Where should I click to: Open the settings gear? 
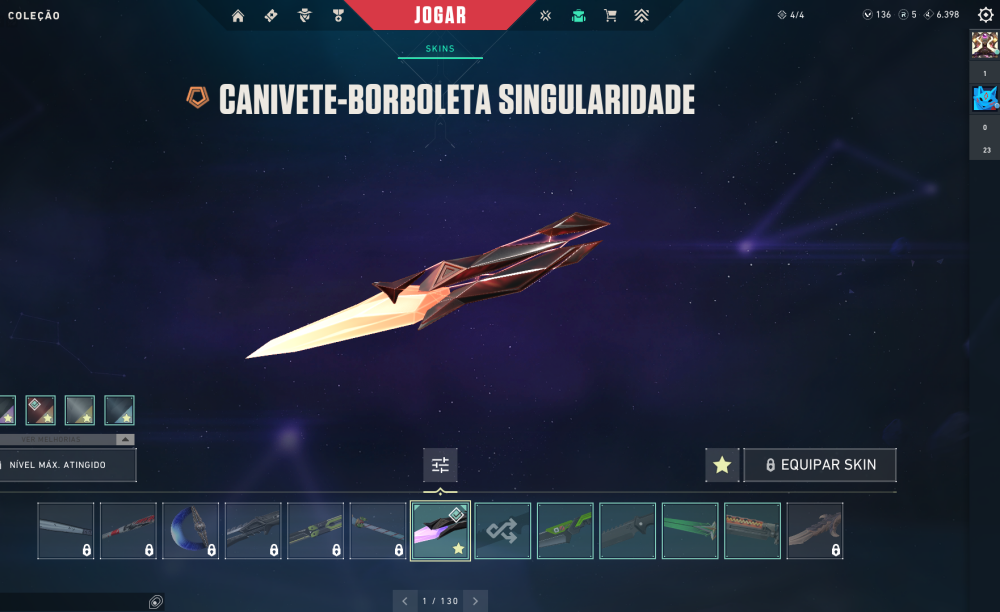tap(985, 15)
